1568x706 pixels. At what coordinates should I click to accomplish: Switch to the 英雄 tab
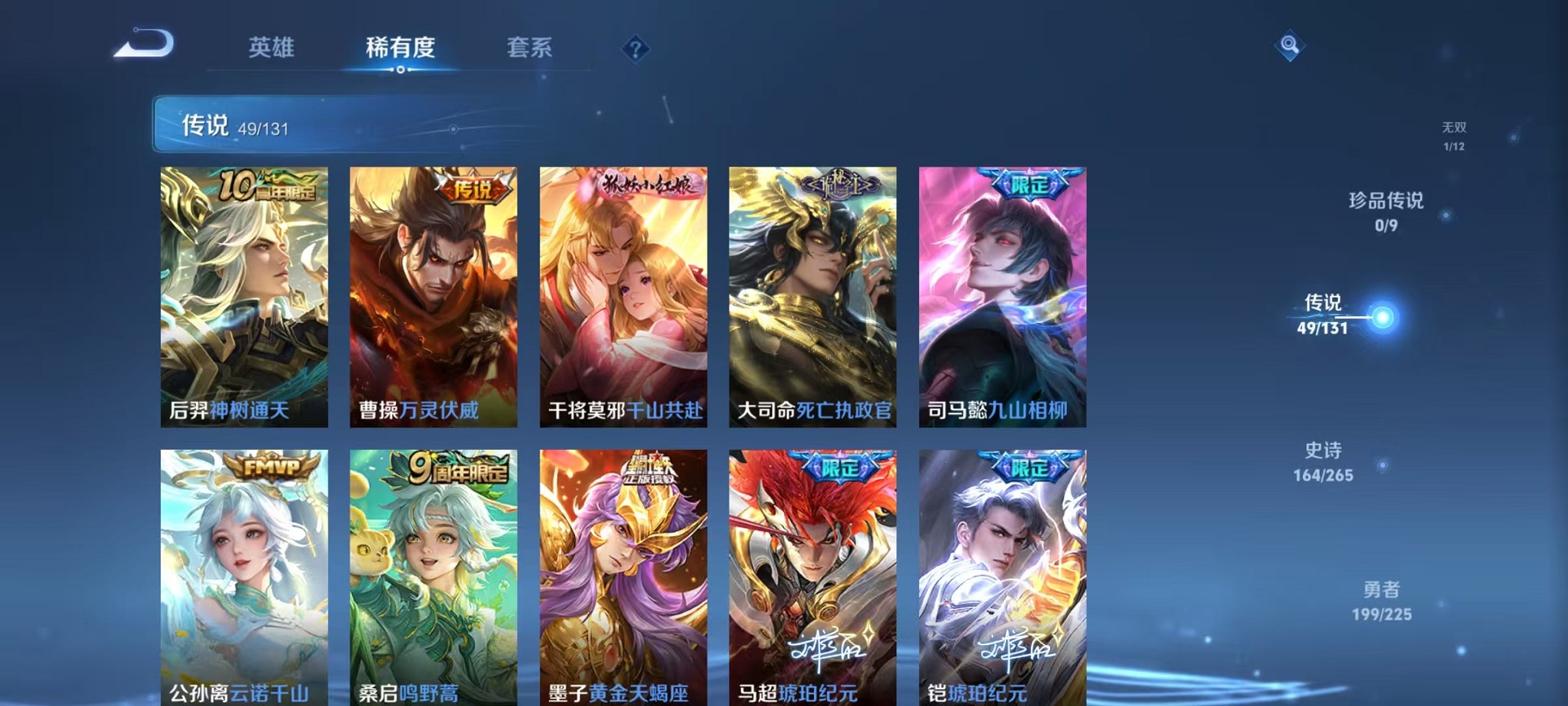tap(273, 48)
